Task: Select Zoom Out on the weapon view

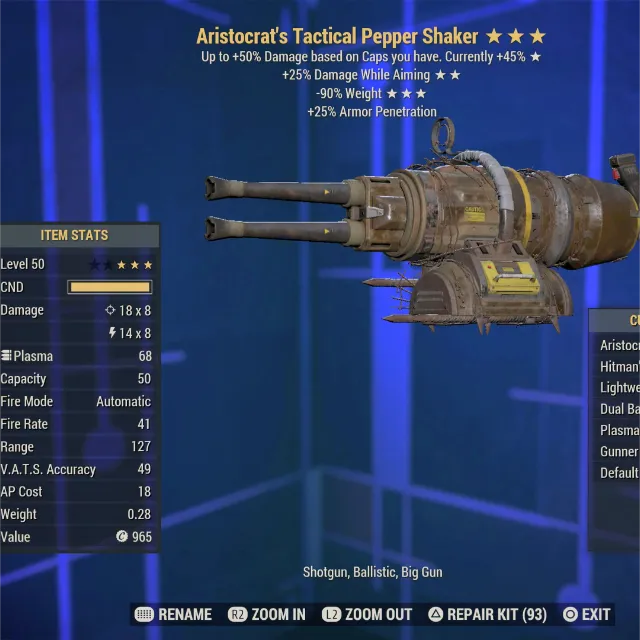Action: point(367,614)
